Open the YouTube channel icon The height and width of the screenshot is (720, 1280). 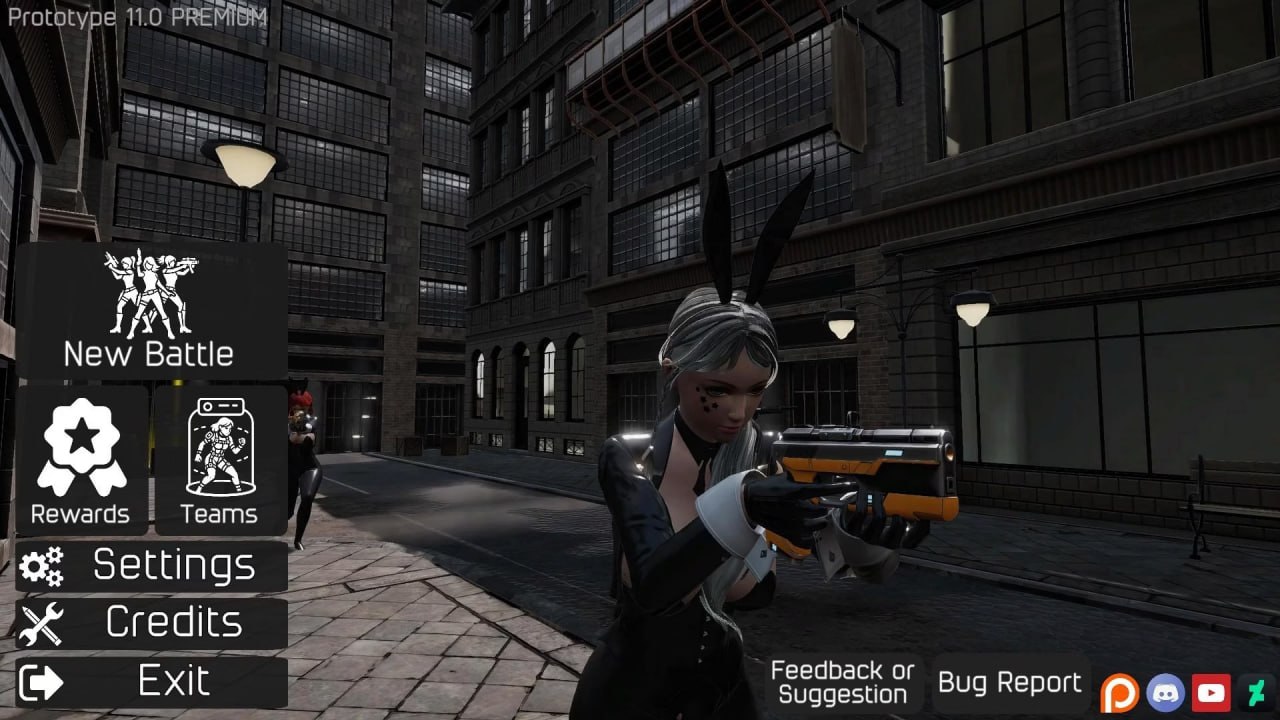tap(1211, 691)
